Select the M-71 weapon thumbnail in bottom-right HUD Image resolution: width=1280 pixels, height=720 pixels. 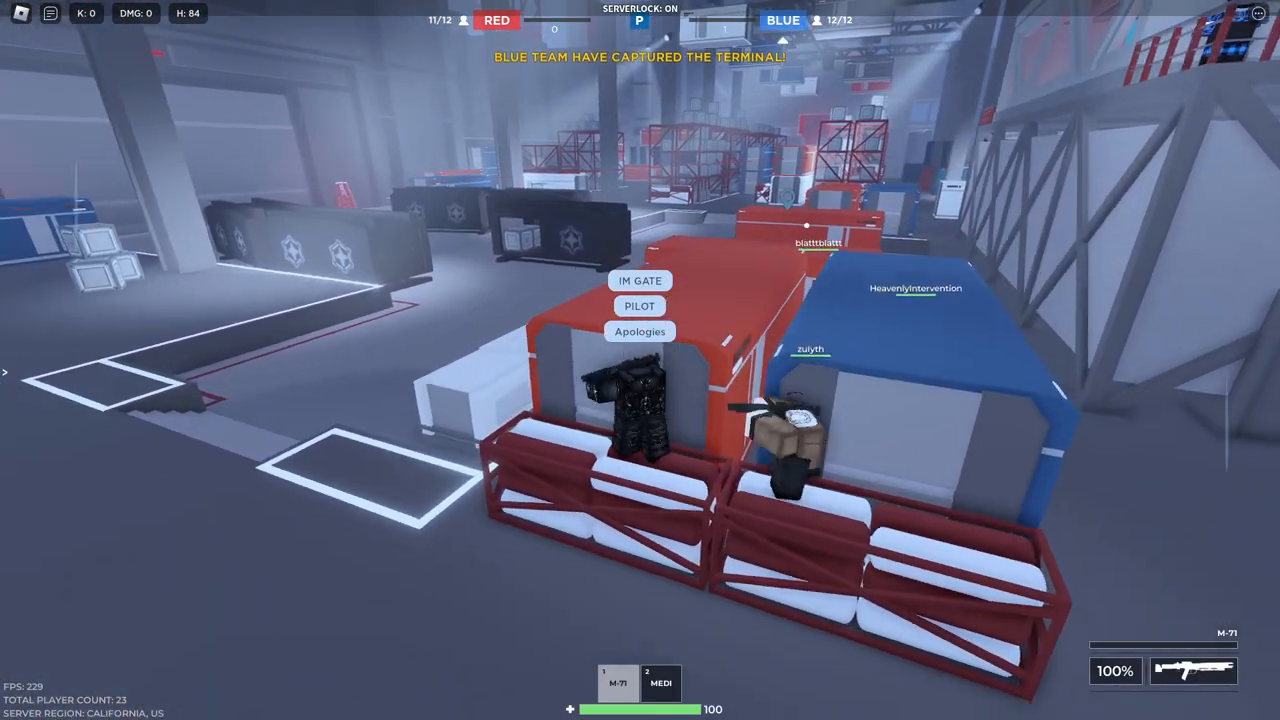pyautogui.click(x=1193, y=670)
